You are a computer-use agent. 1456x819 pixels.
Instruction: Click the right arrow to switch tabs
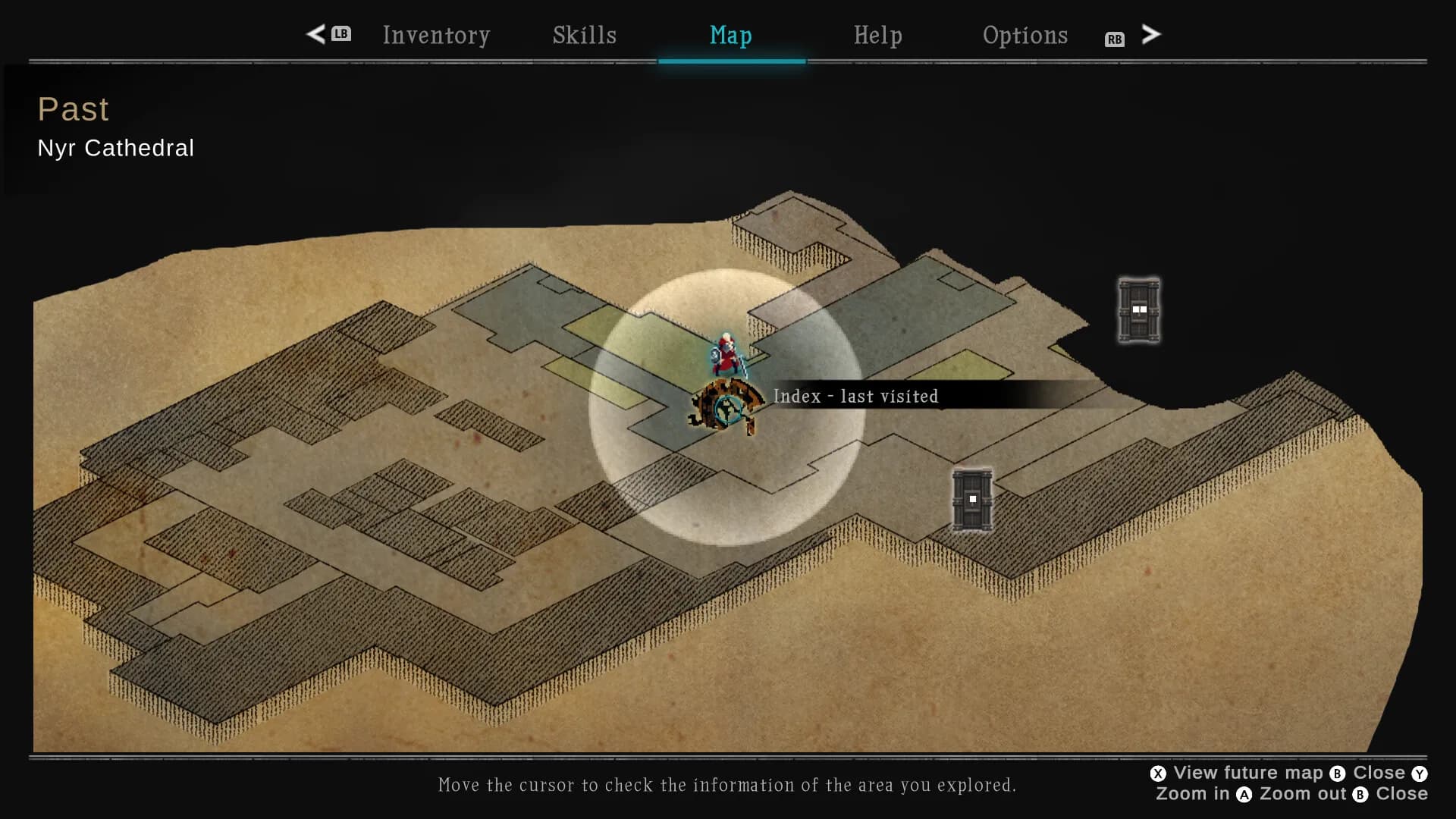point(1151,34)
